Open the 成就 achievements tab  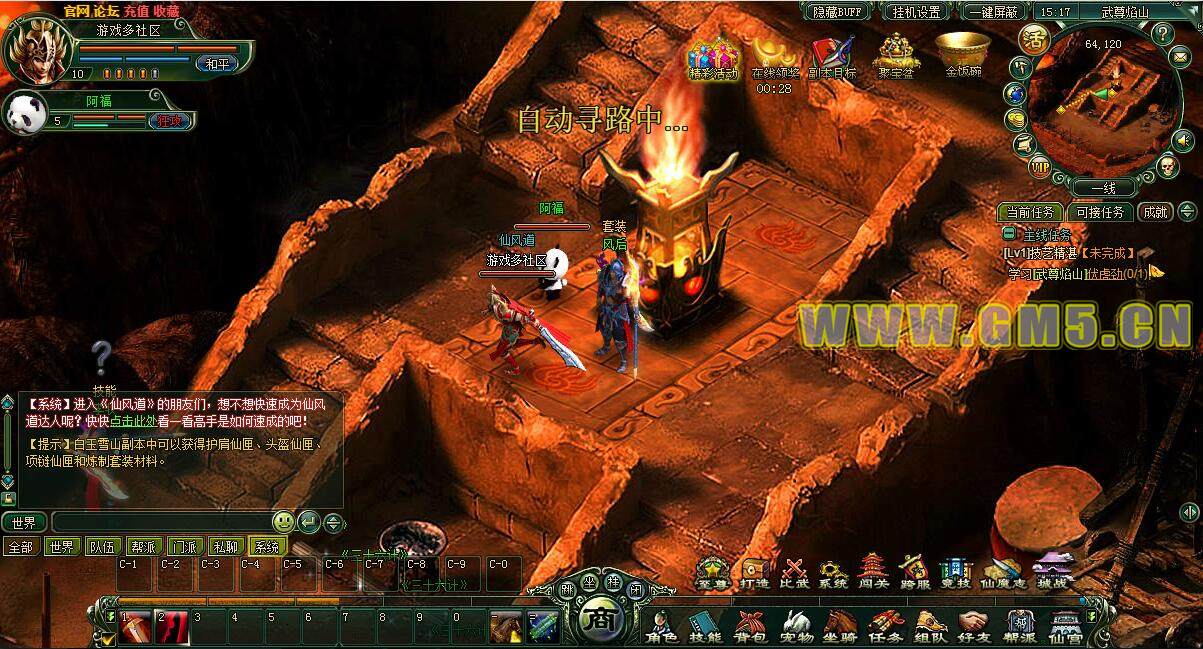pyautogui.click(x=1156, y=212)
